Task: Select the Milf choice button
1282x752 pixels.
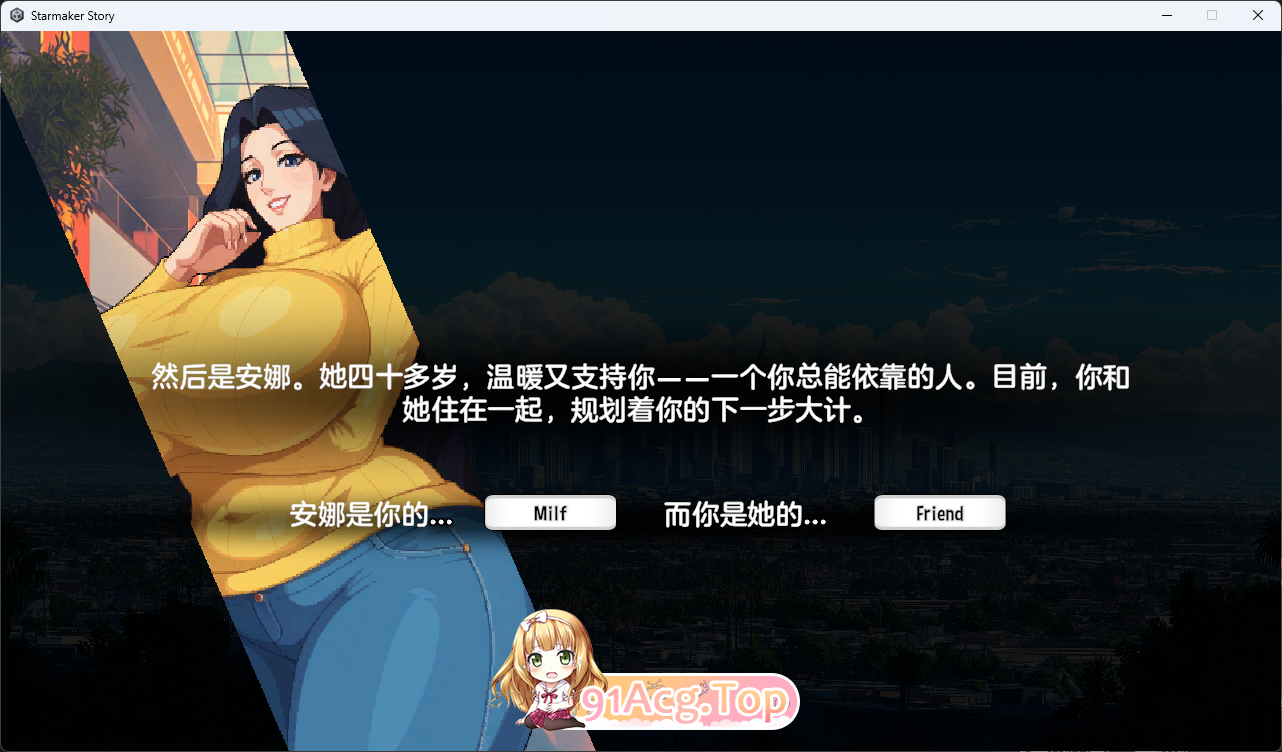Action: pos(550,512)
